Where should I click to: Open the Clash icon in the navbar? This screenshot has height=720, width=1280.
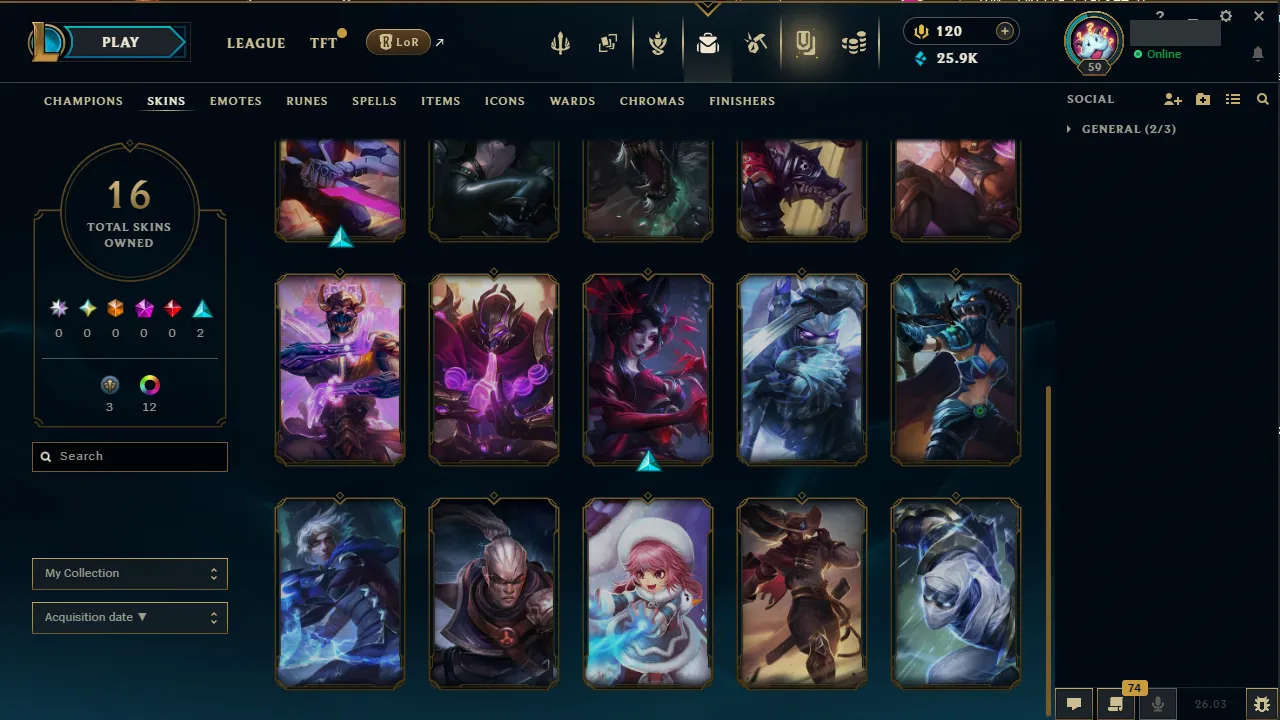coord(658,42)
